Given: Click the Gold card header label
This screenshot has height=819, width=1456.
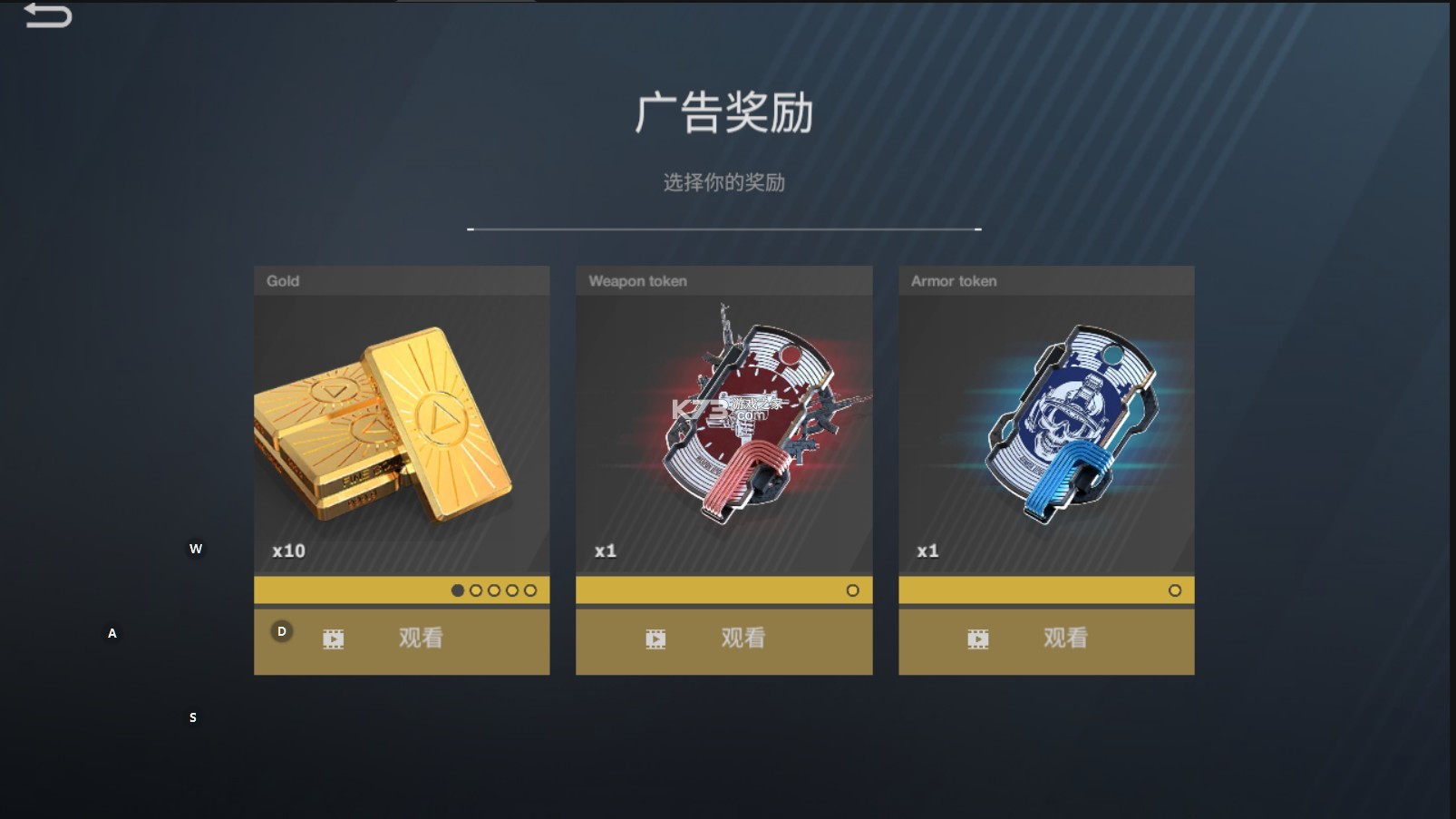Looking at the screenshot, I should click(282, 281).
